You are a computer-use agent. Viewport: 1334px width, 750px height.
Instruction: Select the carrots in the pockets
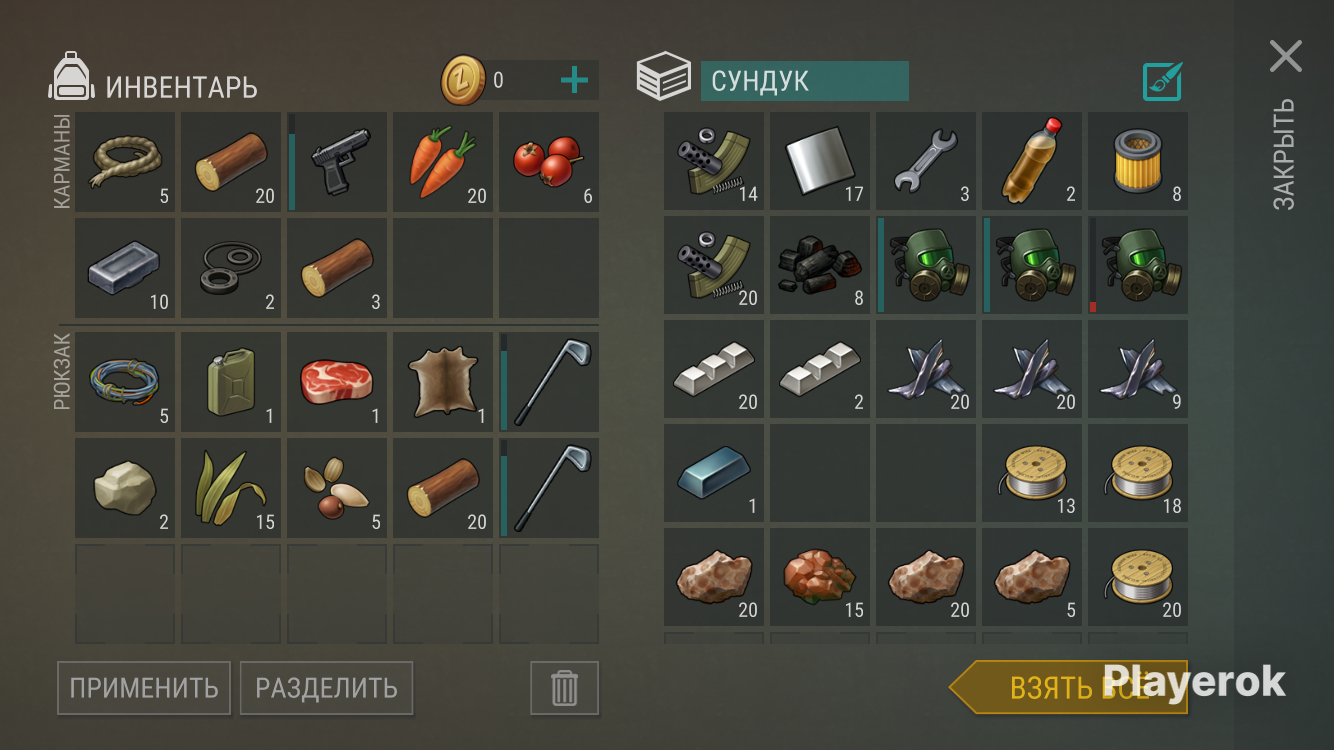(442, 162)
